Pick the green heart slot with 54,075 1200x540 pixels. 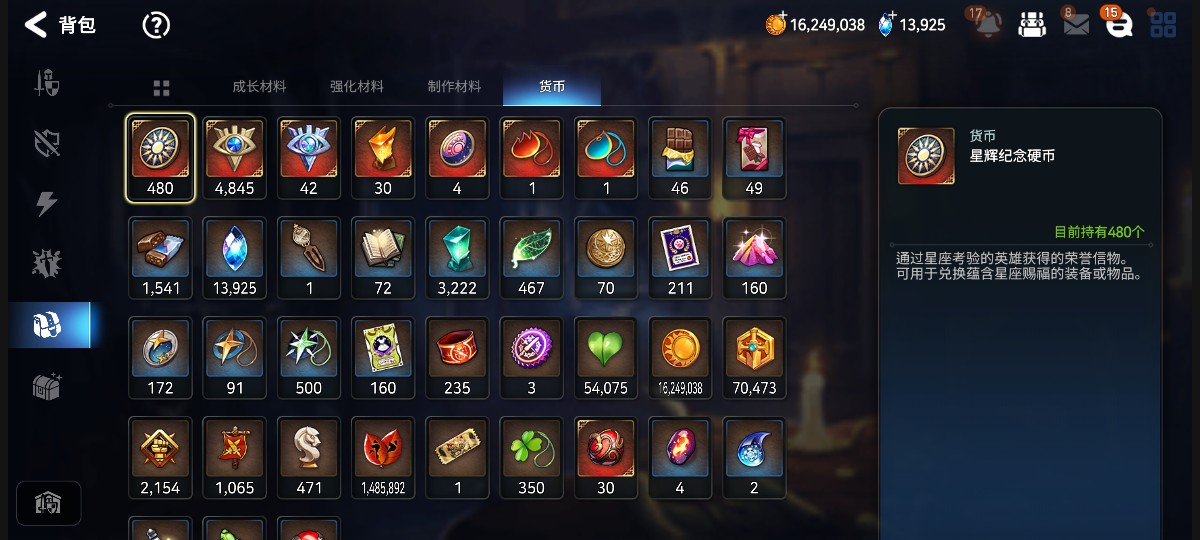click(606, 358)
